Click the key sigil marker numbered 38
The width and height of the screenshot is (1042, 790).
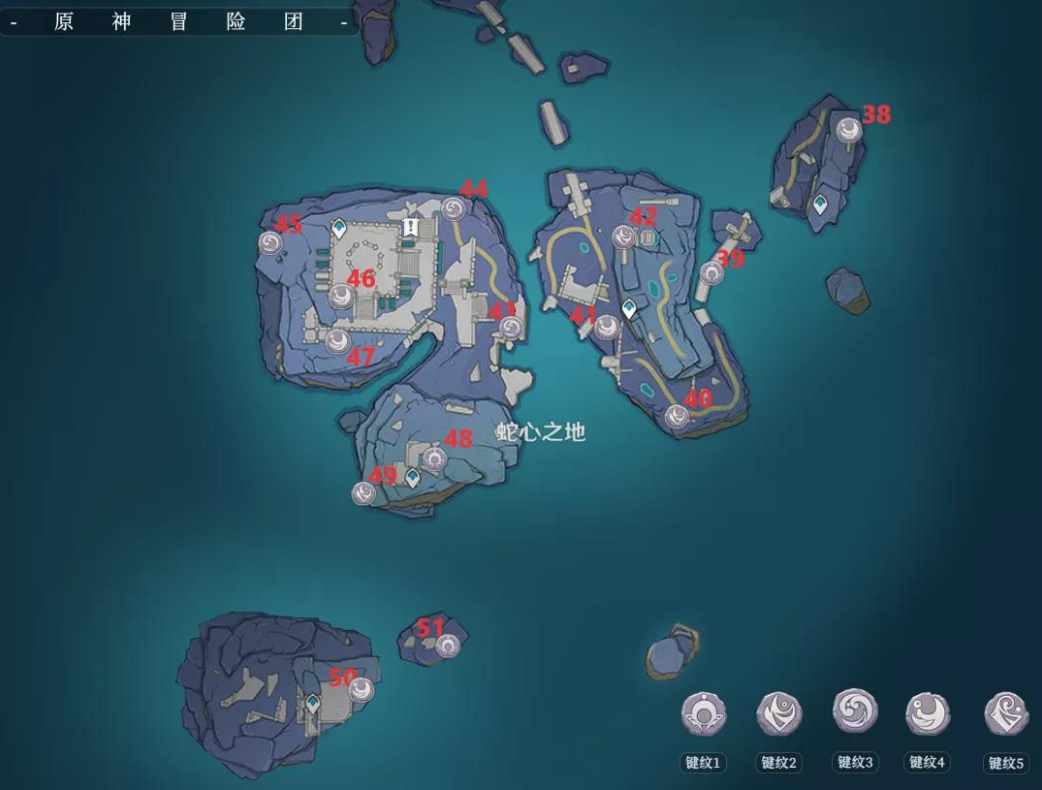click(x=849, y=129)
